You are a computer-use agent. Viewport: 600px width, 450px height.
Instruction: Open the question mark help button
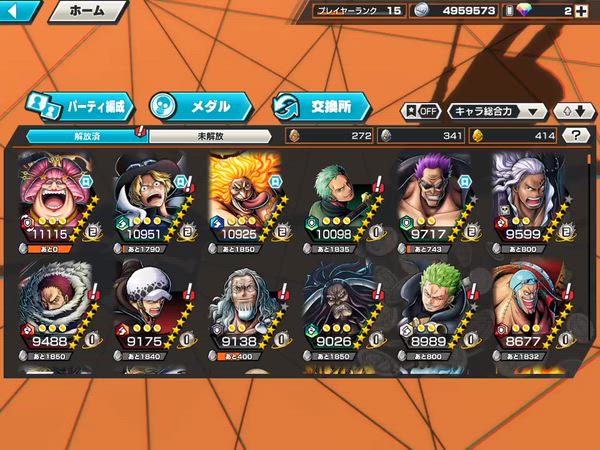point(575,135)
